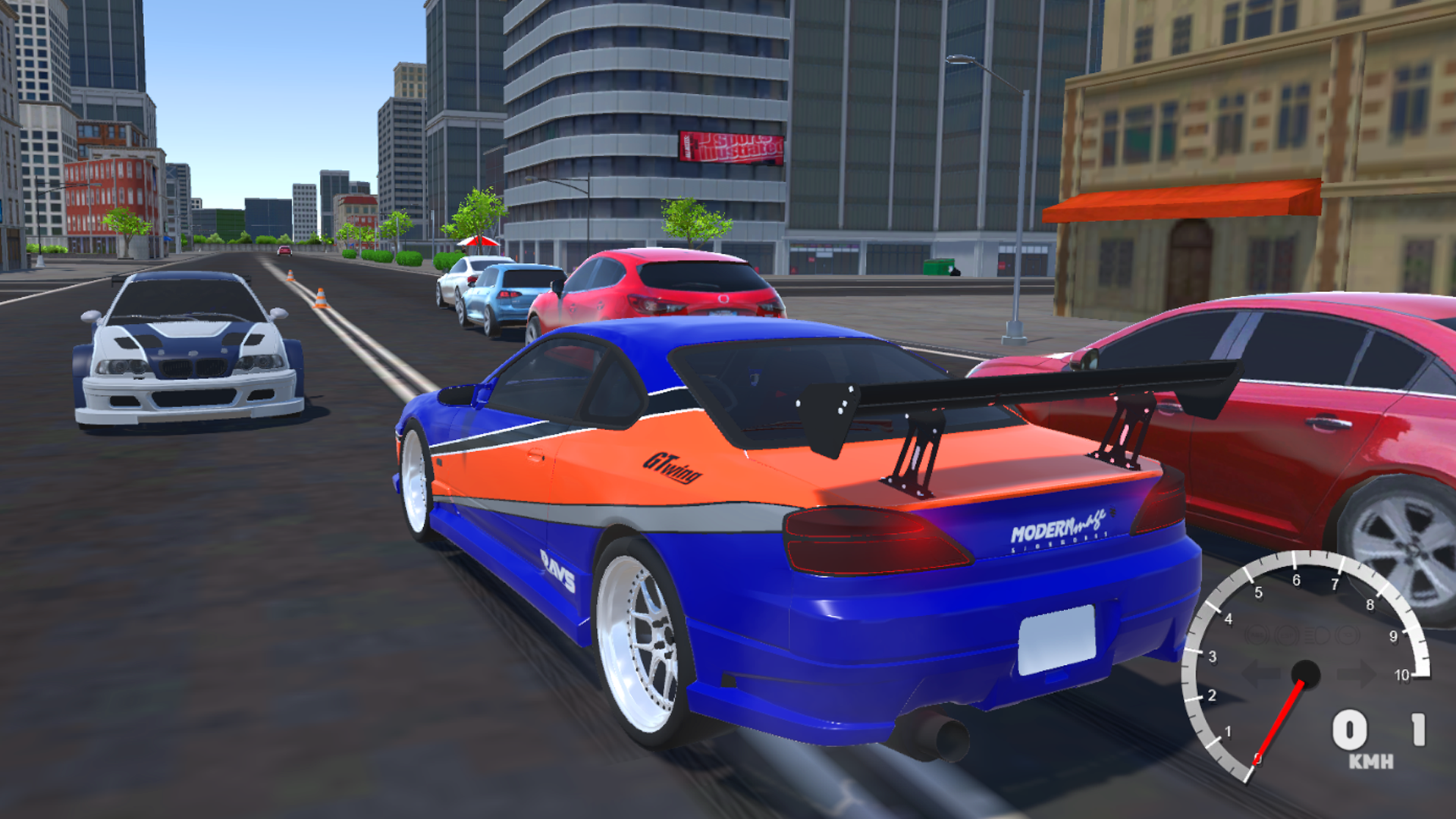The width and height of the screenshot is (1456, 819).
Task: Click the 10 mark on the RPM scale
Action: (1402, 675)
